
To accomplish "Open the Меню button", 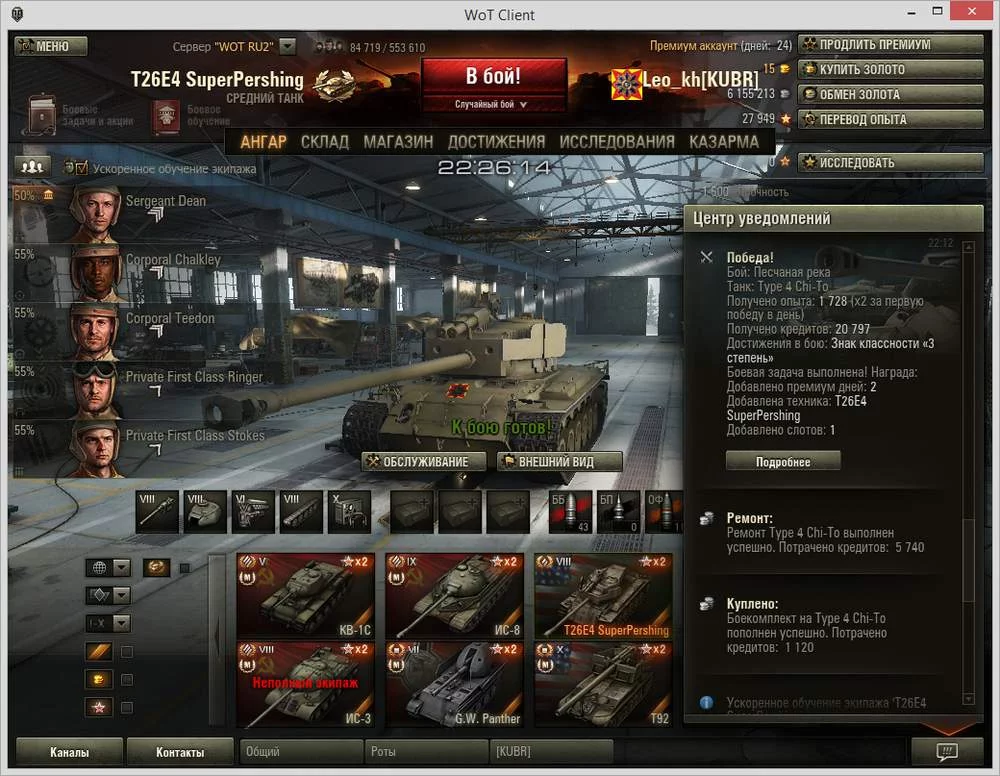I will [x=51, y=46].
